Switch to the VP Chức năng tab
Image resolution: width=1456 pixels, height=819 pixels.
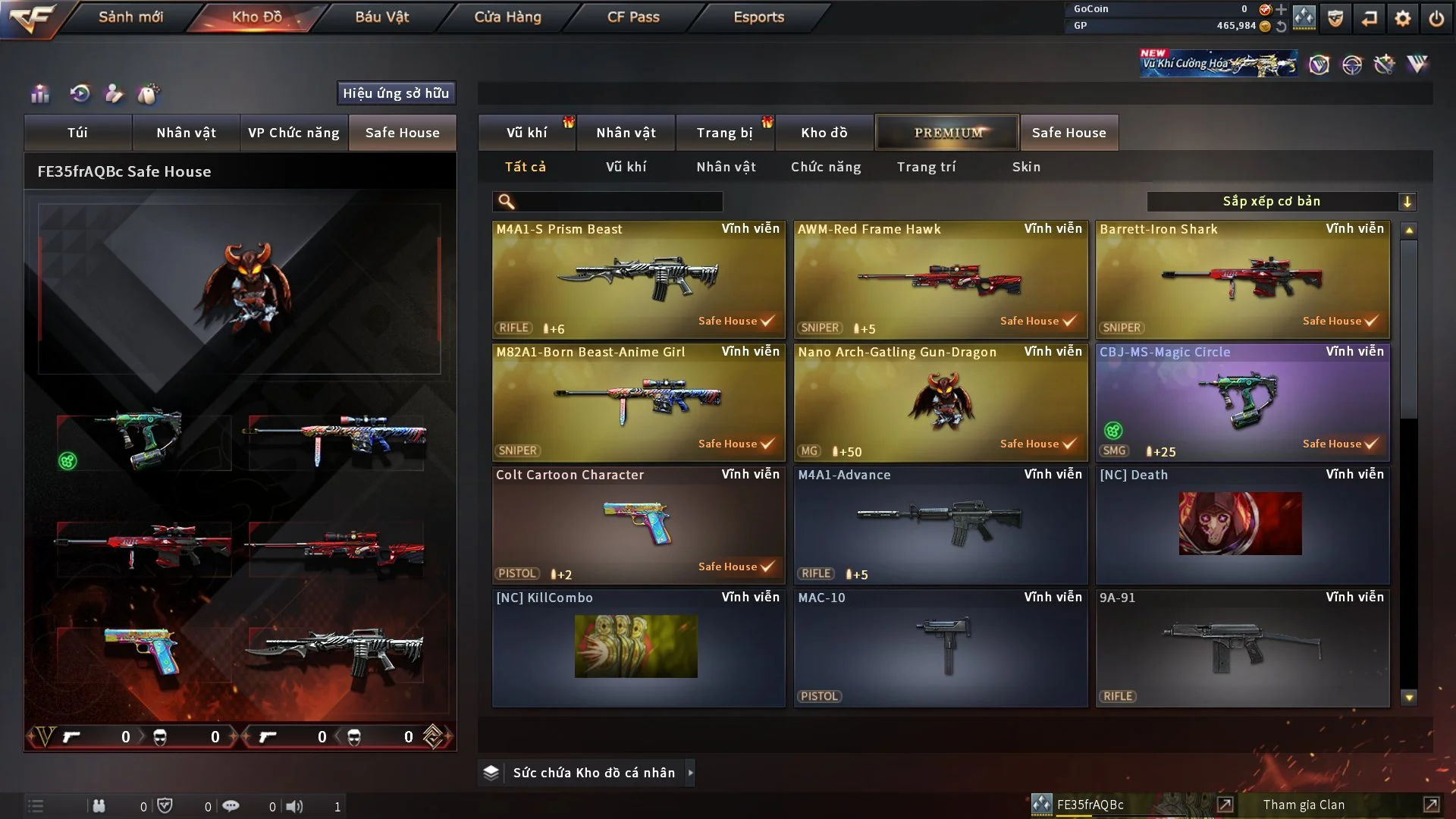pyautogui.click(x=293, y=133)
